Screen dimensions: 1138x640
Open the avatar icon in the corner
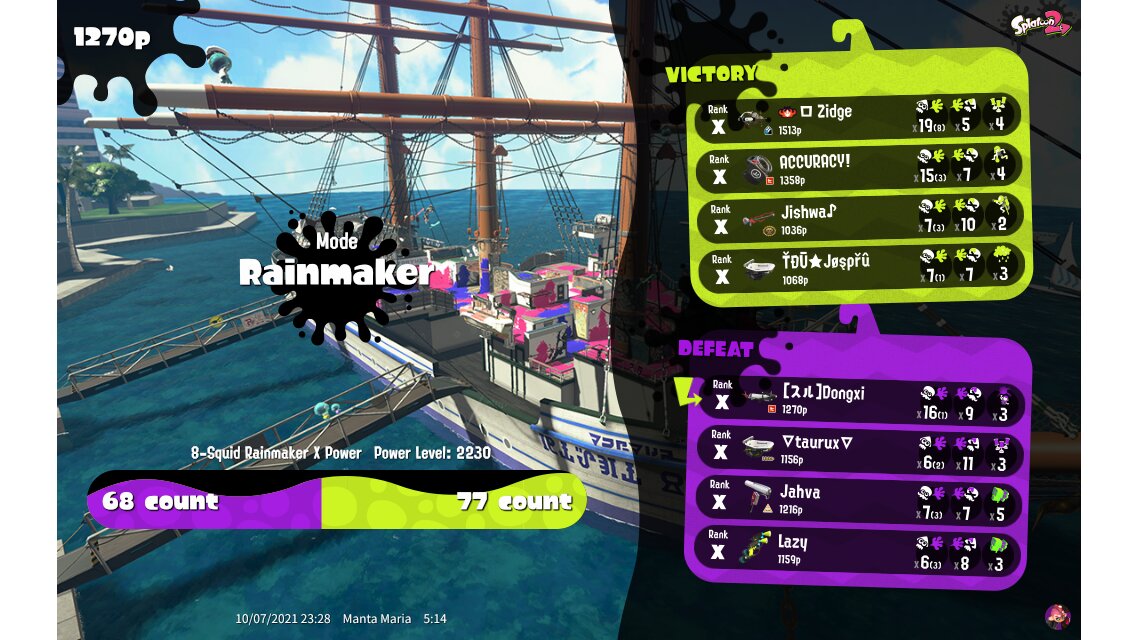[x=1057, y=616]
